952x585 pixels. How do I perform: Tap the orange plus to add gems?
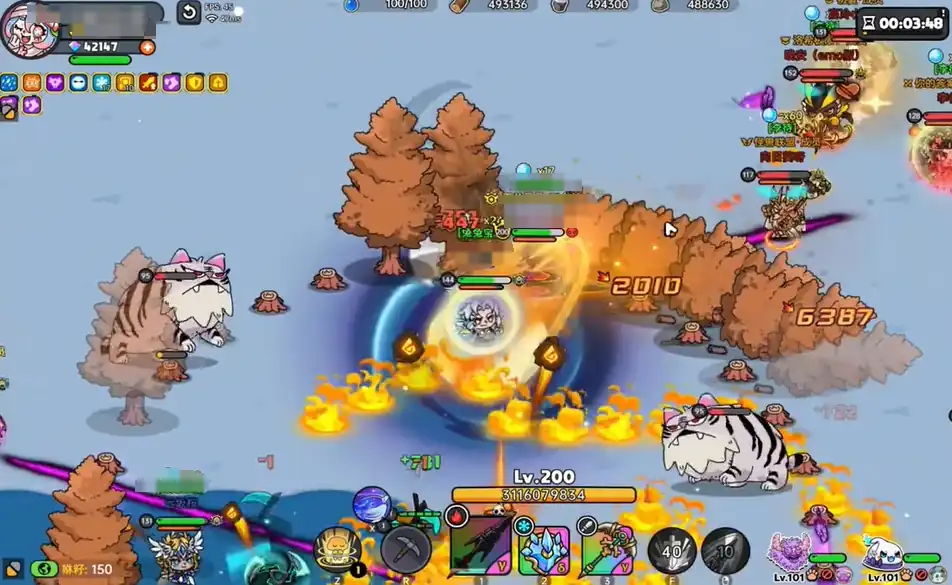pos(148,47)
